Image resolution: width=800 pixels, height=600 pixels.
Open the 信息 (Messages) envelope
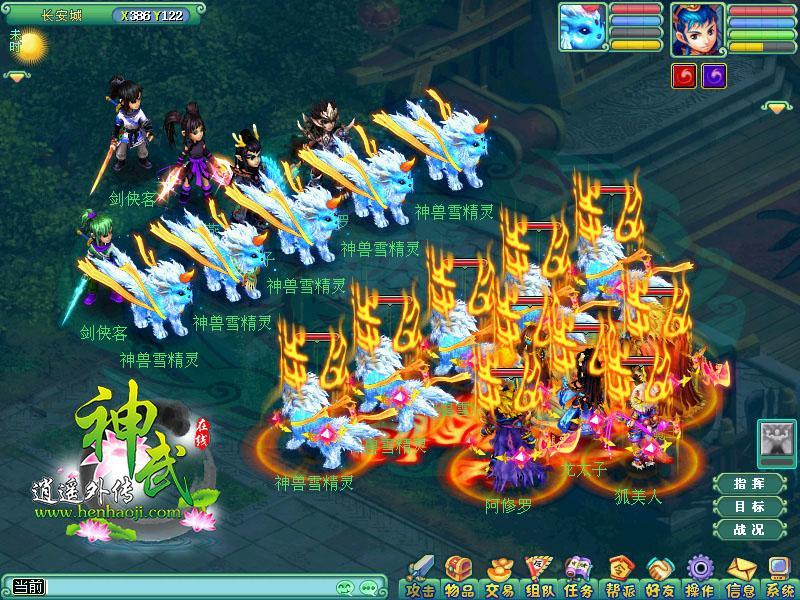point(740,581)
